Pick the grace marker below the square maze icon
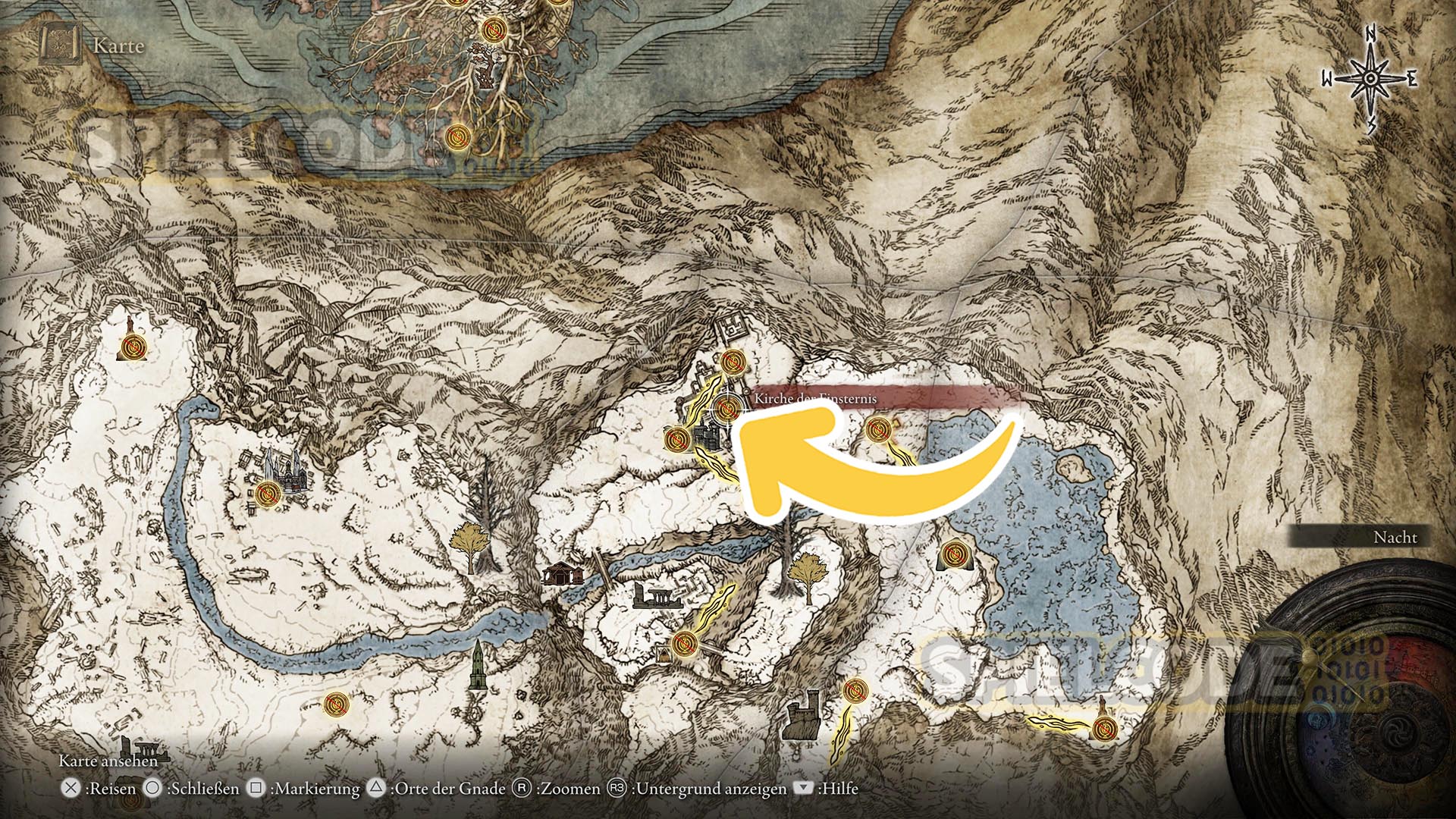Viewport: 1456px width, 819px height. (x=732, y=362)
